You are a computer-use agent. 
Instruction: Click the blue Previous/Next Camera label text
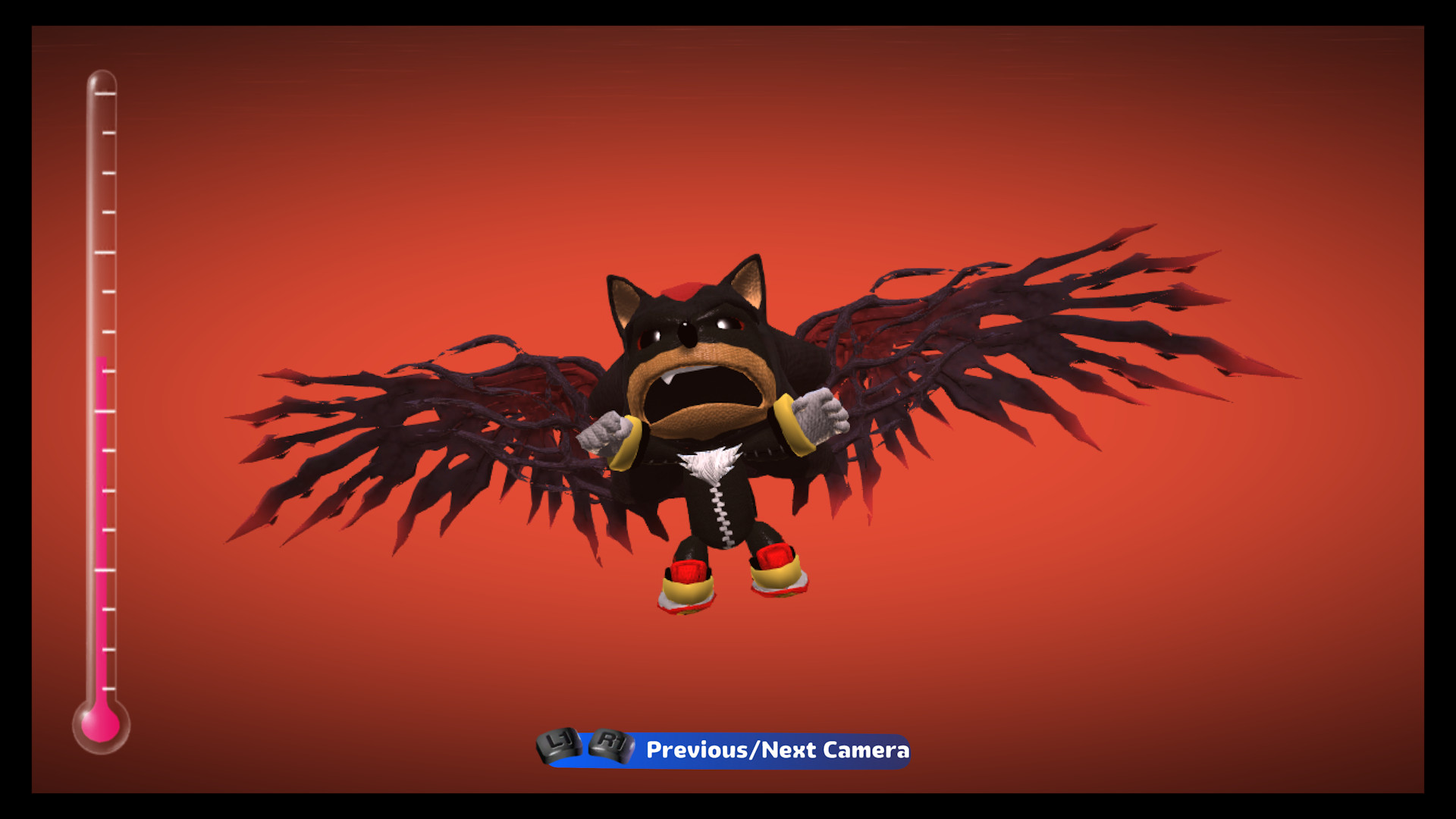coord(777,752)
